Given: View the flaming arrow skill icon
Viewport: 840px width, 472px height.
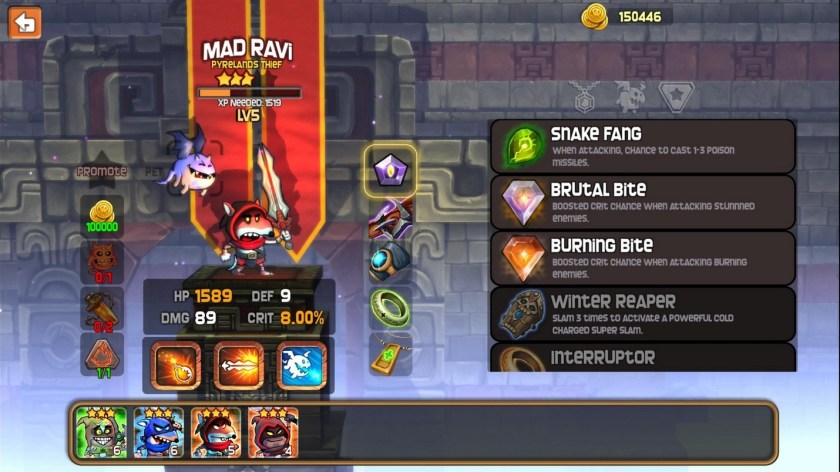Looking at the screenshot, I should [x=239, y=365].
